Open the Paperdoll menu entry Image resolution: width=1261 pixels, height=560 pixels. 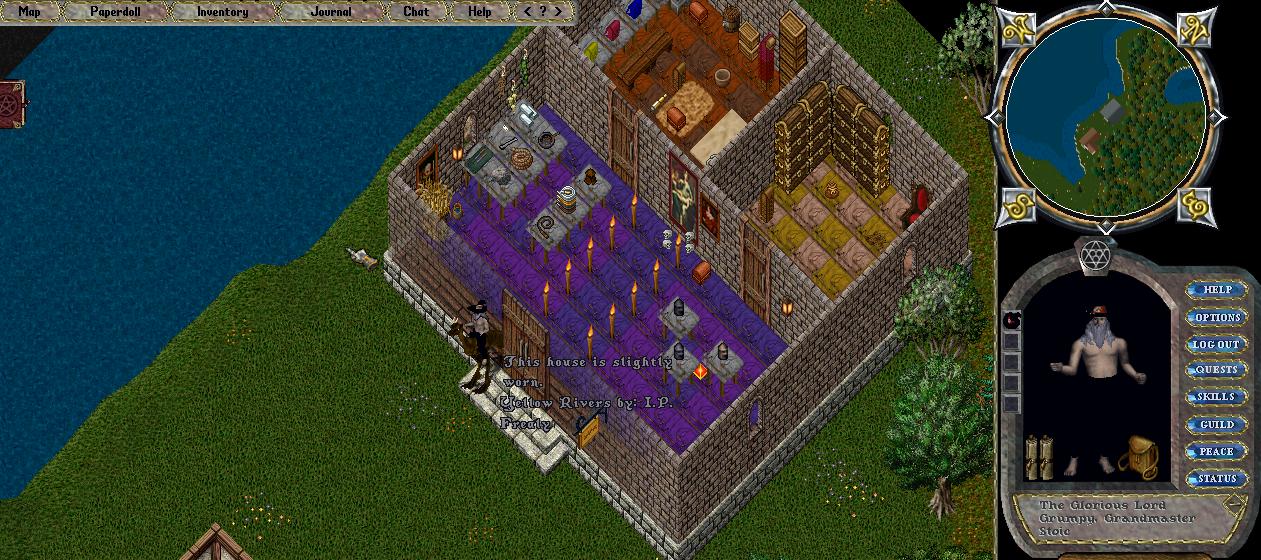pyautogui.click(x=114, y=12)
